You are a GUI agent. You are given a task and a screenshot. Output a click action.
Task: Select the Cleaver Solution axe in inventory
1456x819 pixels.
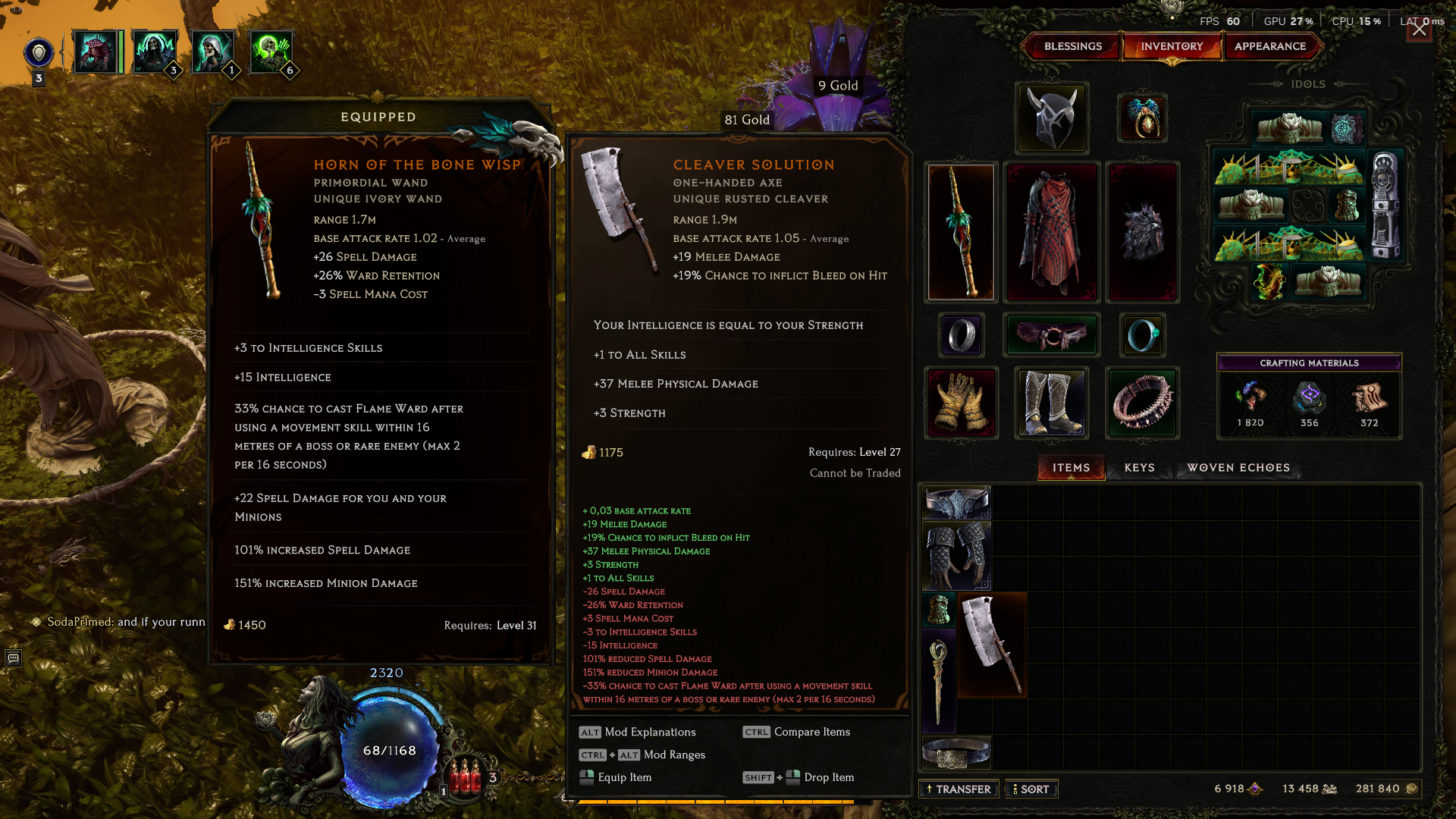pos(992,645)
